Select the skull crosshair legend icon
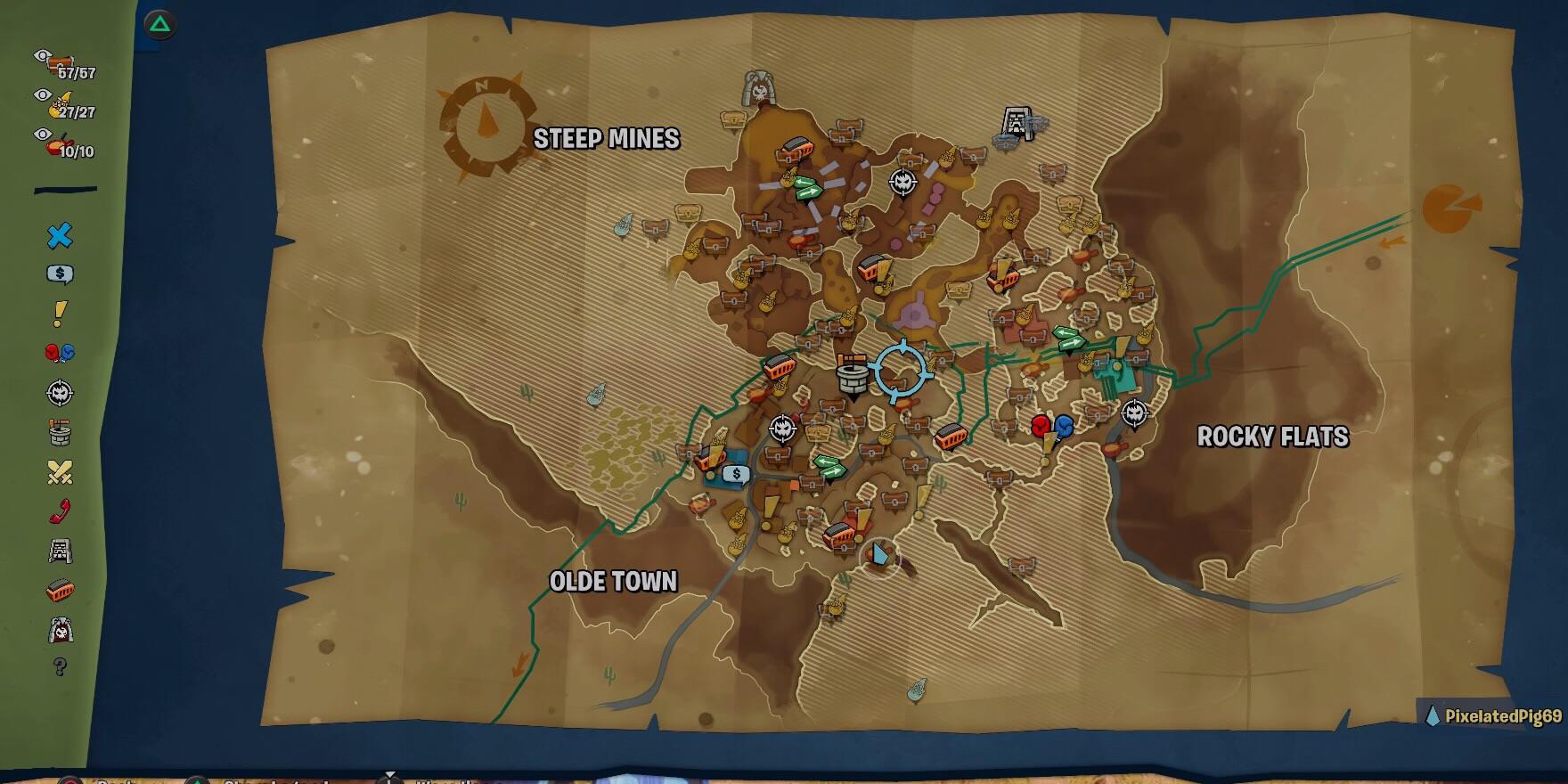The width and height of the screenshot is (1568, 784). click(x=59, y=393)
